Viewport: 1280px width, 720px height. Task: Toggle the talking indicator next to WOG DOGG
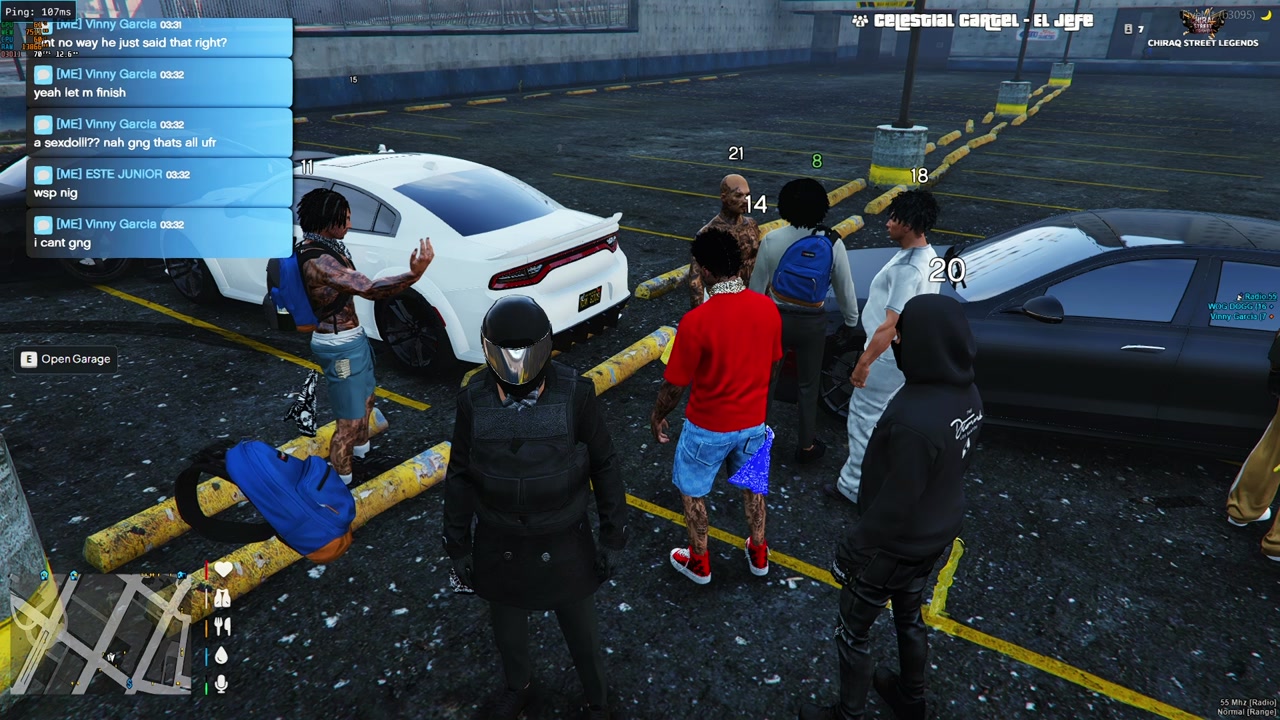pos(1271,307)
